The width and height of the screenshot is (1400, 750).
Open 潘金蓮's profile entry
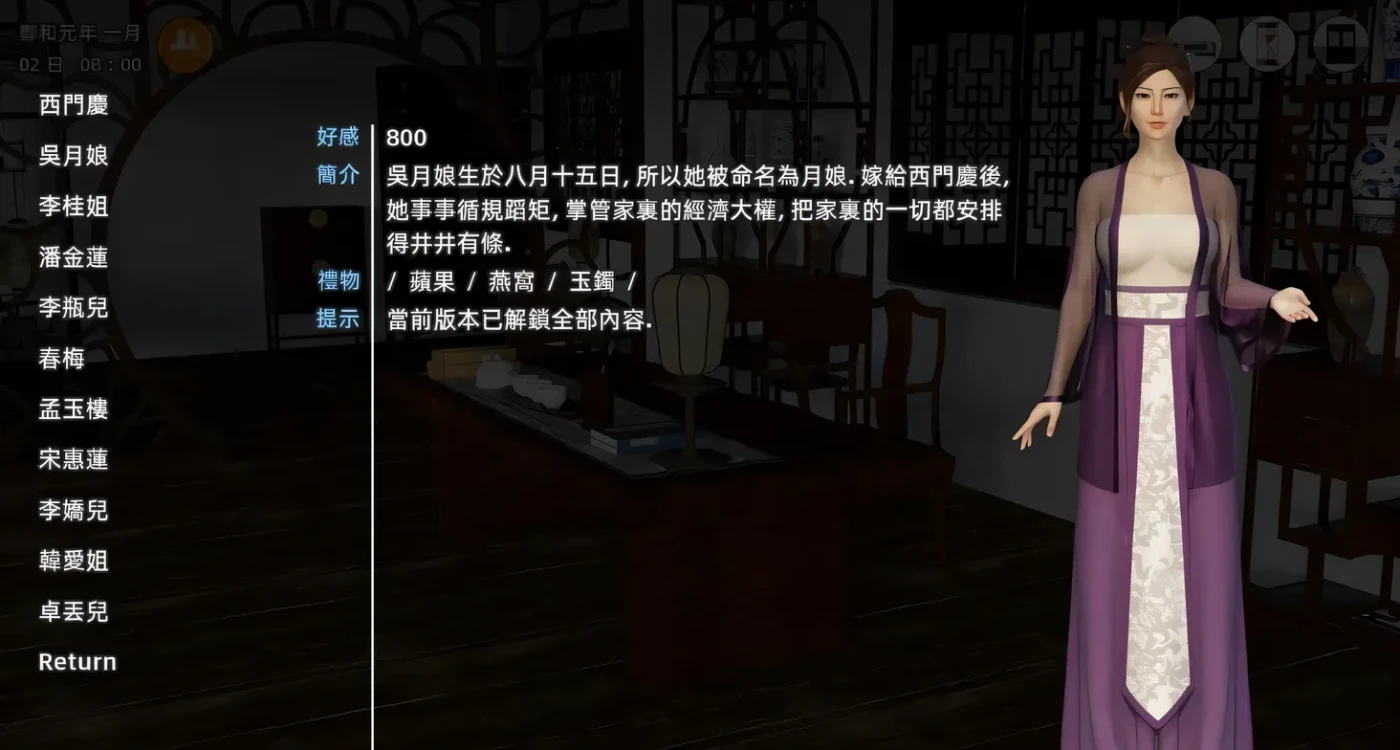[x=75, y=257]
